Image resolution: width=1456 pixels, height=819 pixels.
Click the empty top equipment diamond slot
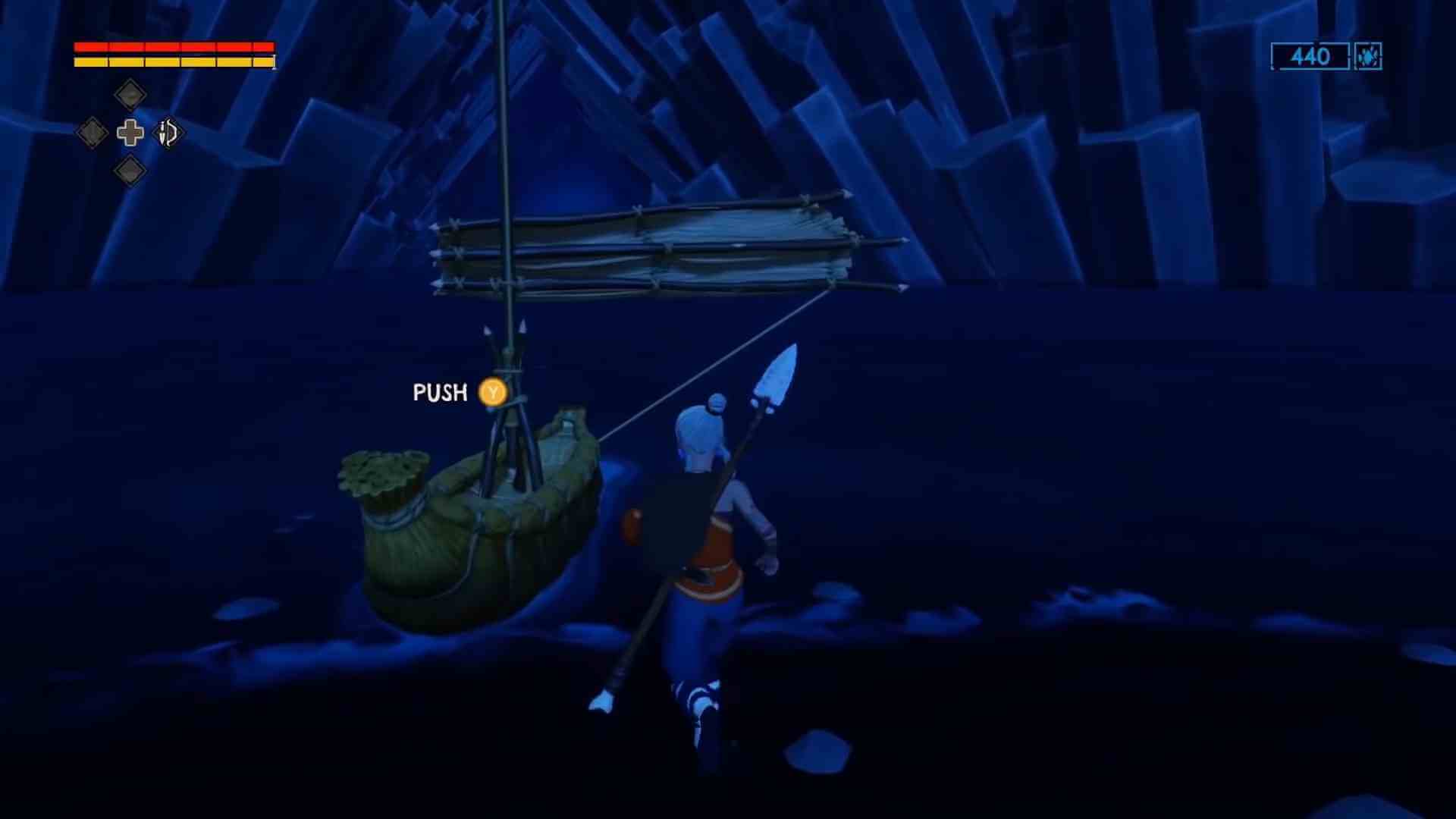point(130,94)
